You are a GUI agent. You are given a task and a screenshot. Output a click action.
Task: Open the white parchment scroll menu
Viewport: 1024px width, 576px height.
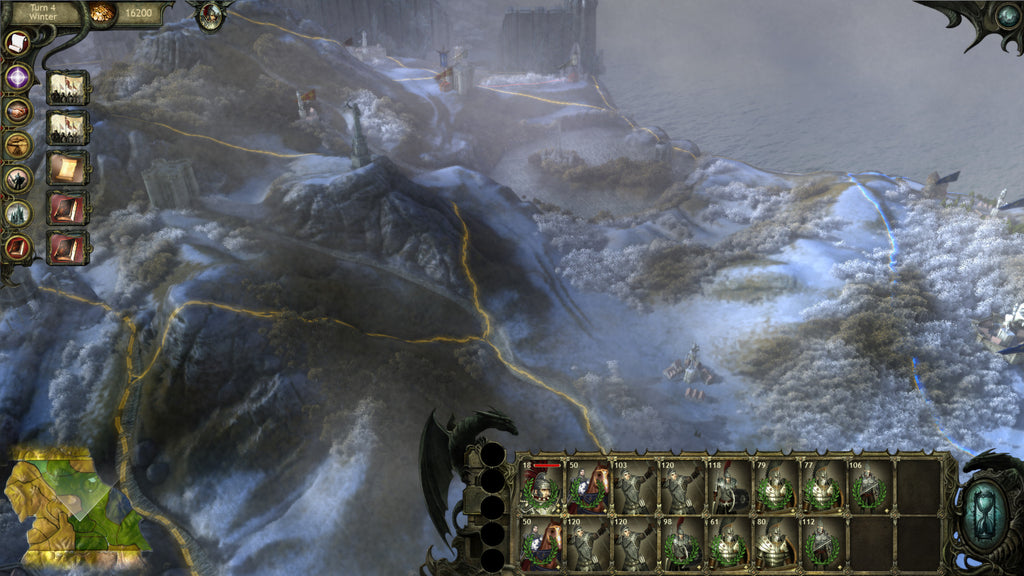point(18,43)
